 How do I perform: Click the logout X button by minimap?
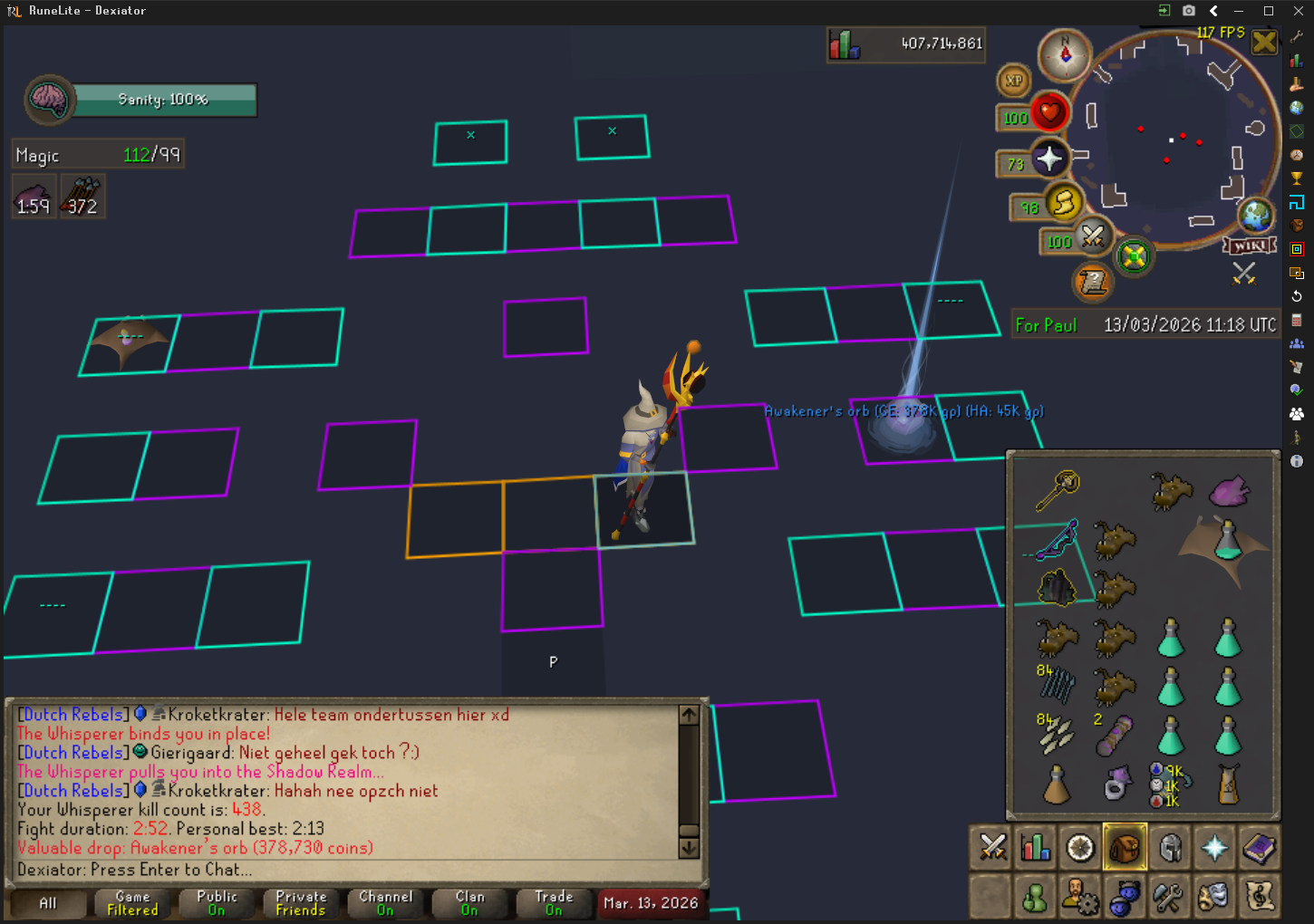pyautogui.click(x=1264, y=42)
